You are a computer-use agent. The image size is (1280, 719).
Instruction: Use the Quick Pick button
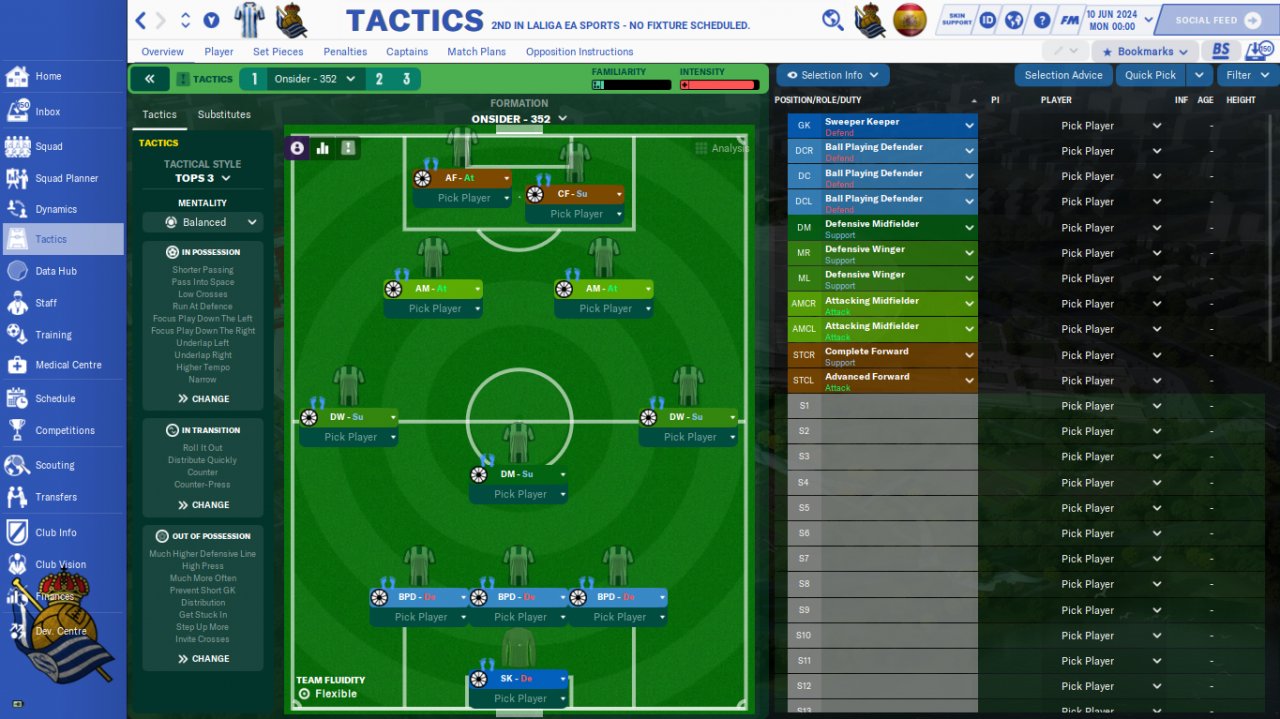tap(1150, 75)
